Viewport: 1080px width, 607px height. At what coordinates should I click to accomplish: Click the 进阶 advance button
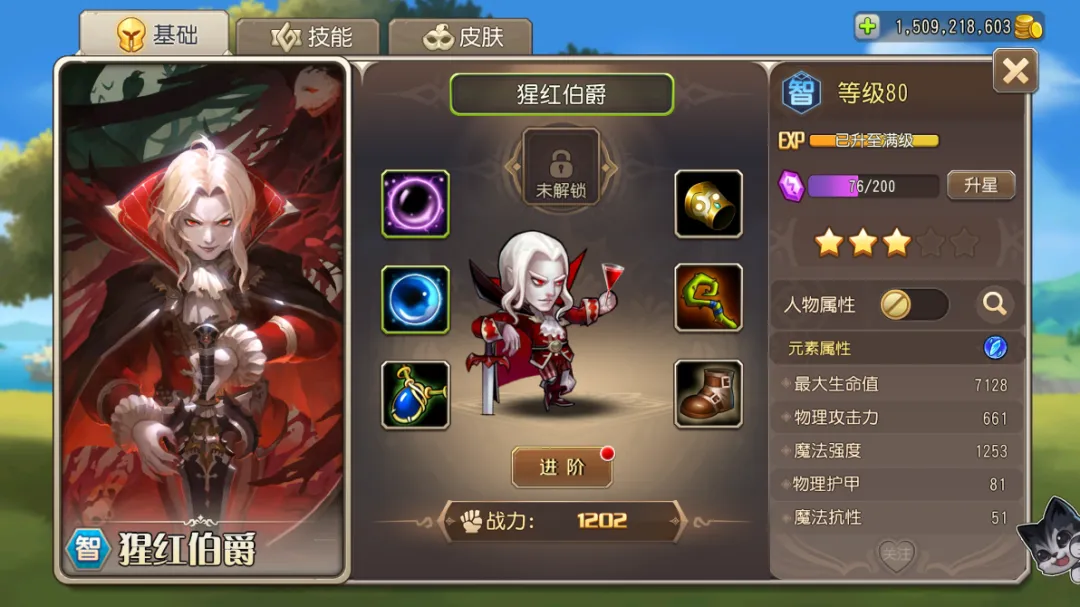point(561,467)
